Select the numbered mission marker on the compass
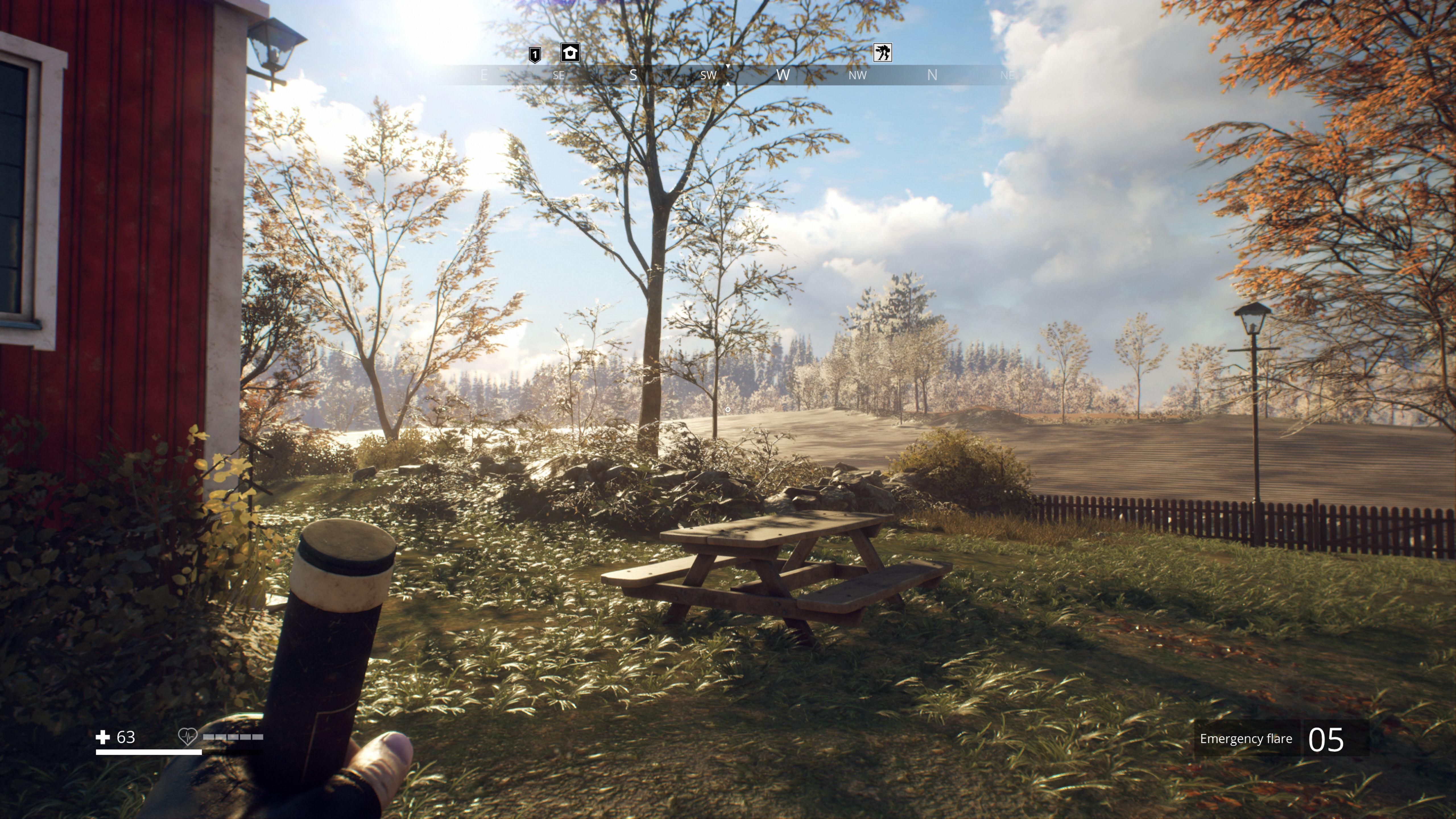This screenshot has width=1456, height=819. click(x=535, y=54)
